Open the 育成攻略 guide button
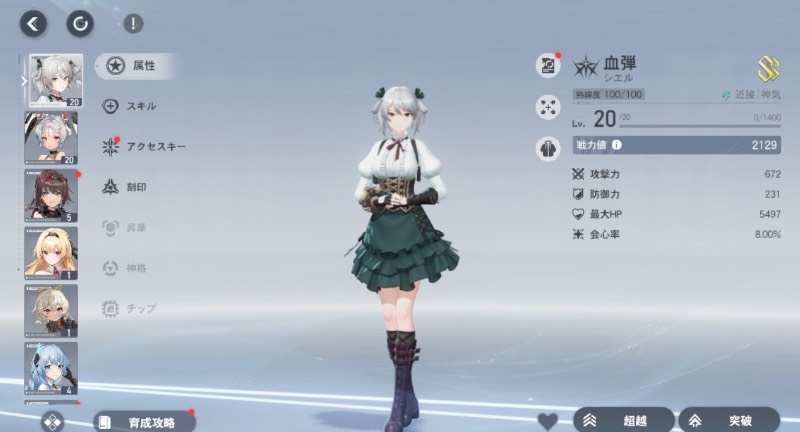 144,421
